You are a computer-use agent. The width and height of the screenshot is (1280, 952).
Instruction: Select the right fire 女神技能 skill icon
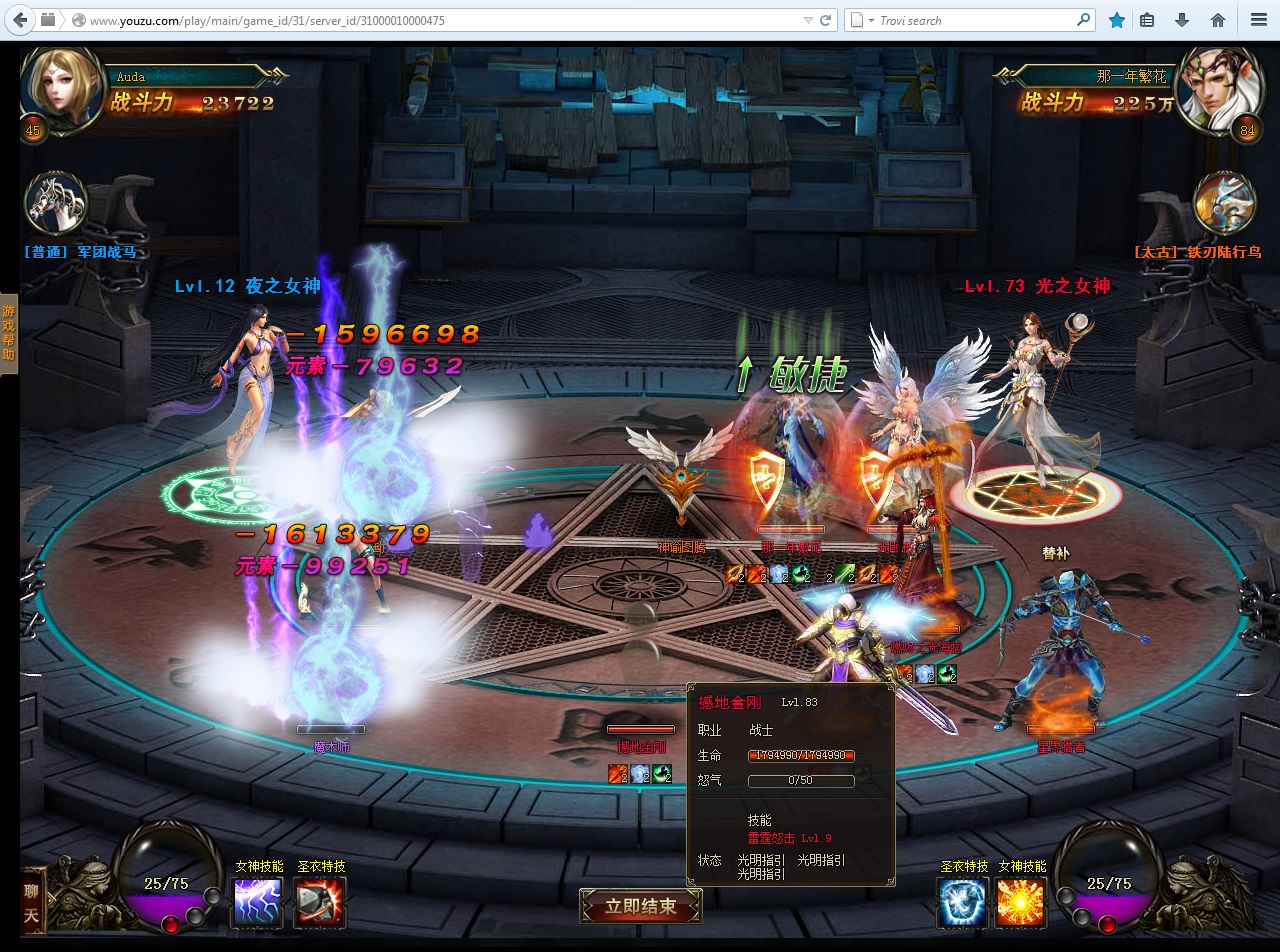[x=1021, y=902]
